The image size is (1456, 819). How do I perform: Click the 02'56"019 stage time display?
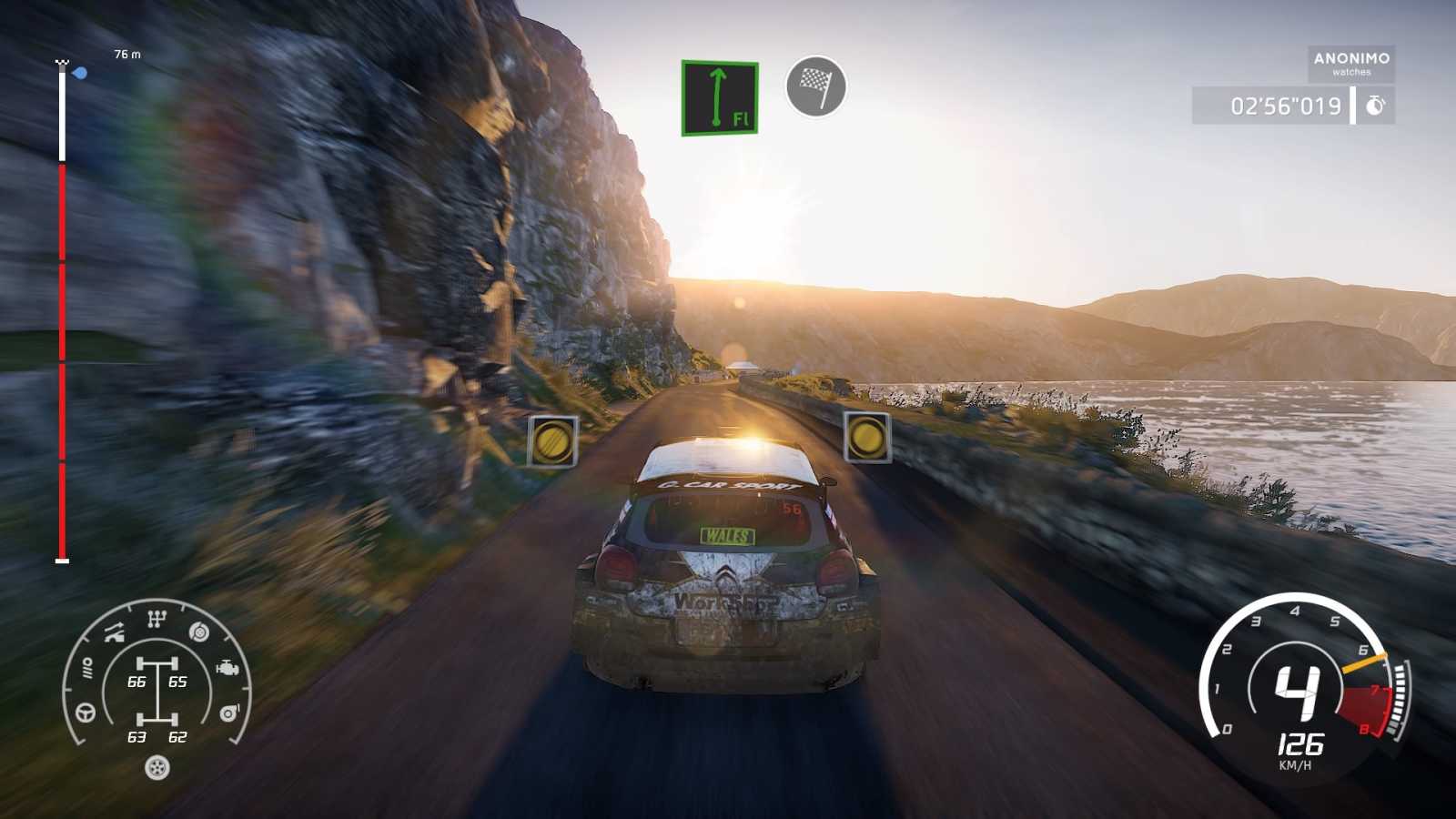[1284, 105]
